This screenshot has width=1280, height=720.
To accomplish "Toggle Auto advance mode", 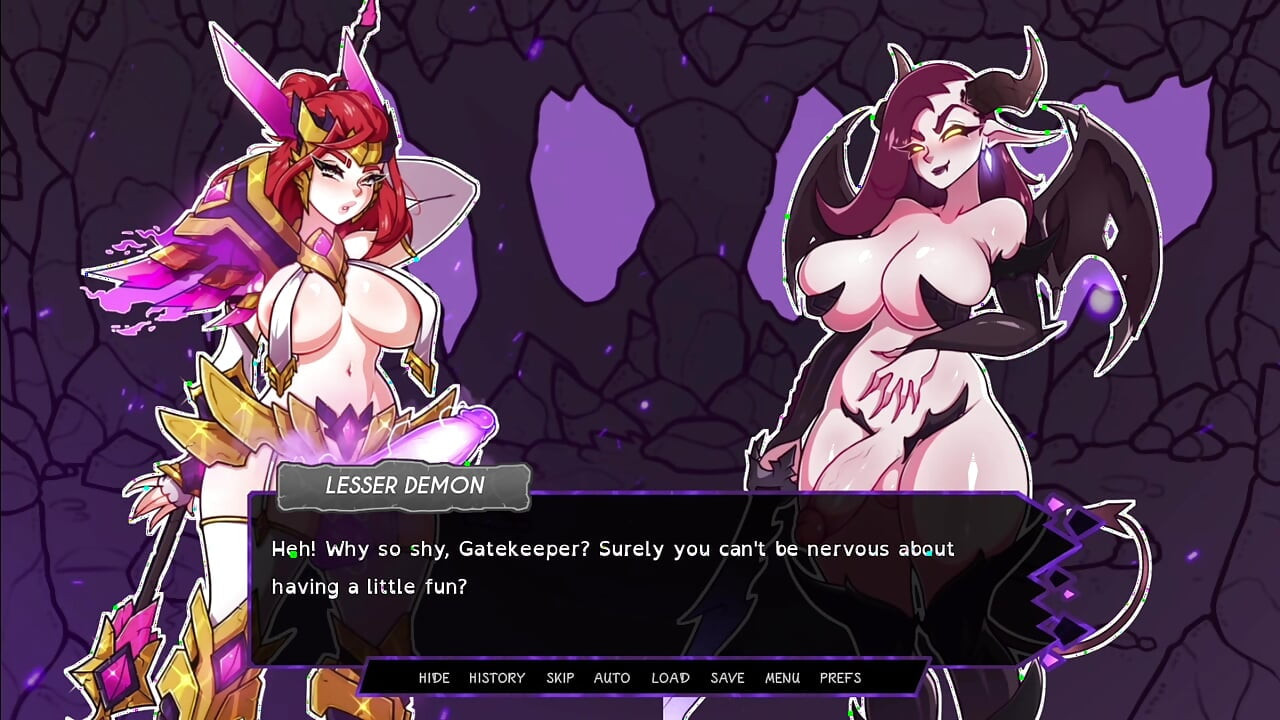I will [612, 678].
